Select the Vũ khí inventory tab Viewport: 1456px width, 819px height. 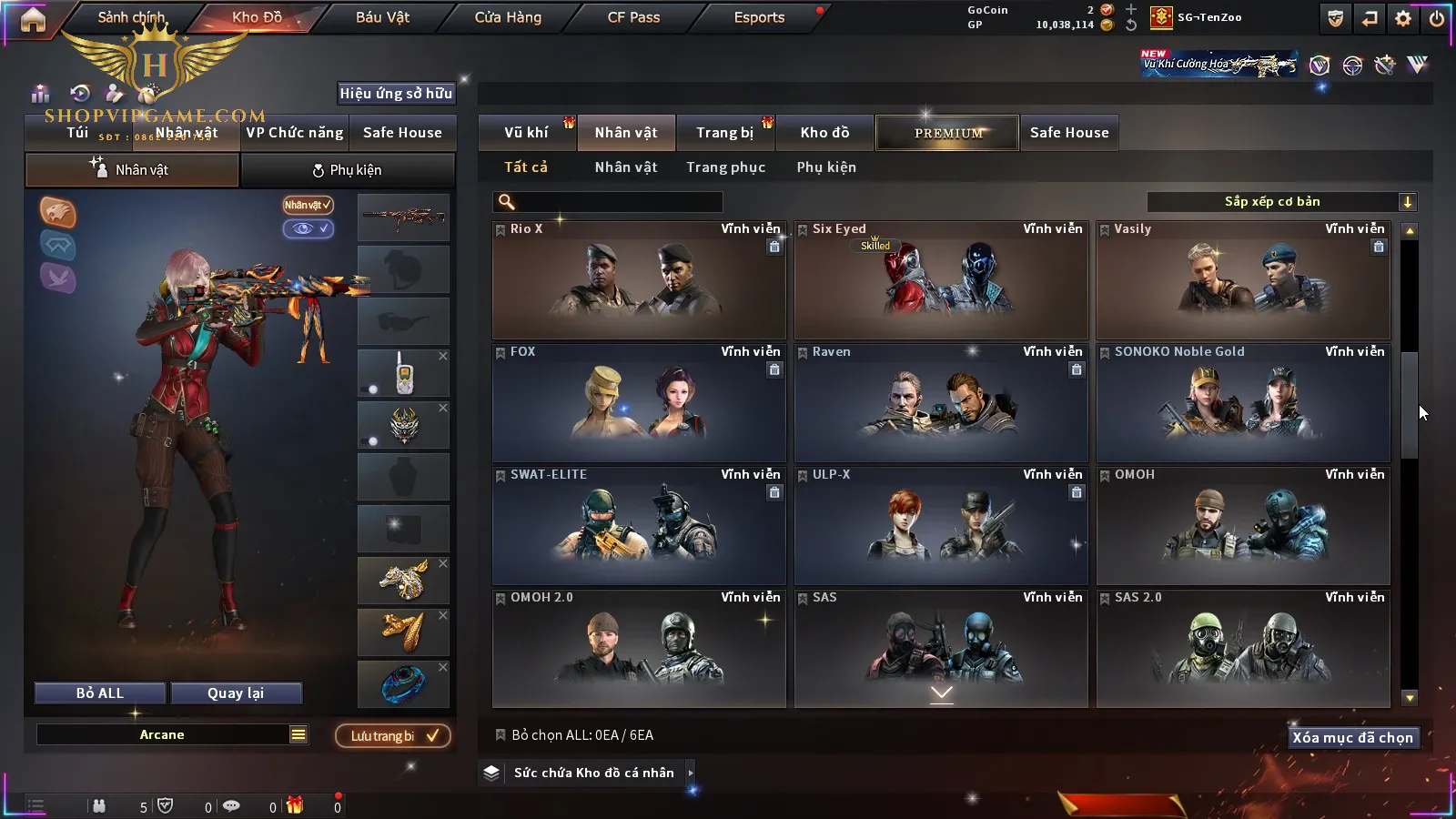(x=526, y=133)
